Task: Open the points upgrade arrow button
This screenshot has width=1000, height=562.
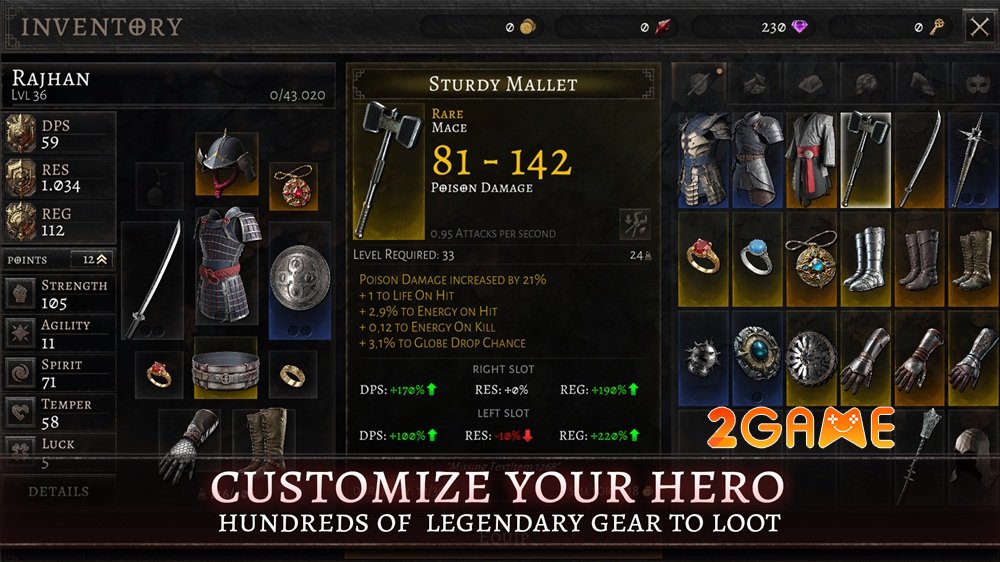Action: 102,259
